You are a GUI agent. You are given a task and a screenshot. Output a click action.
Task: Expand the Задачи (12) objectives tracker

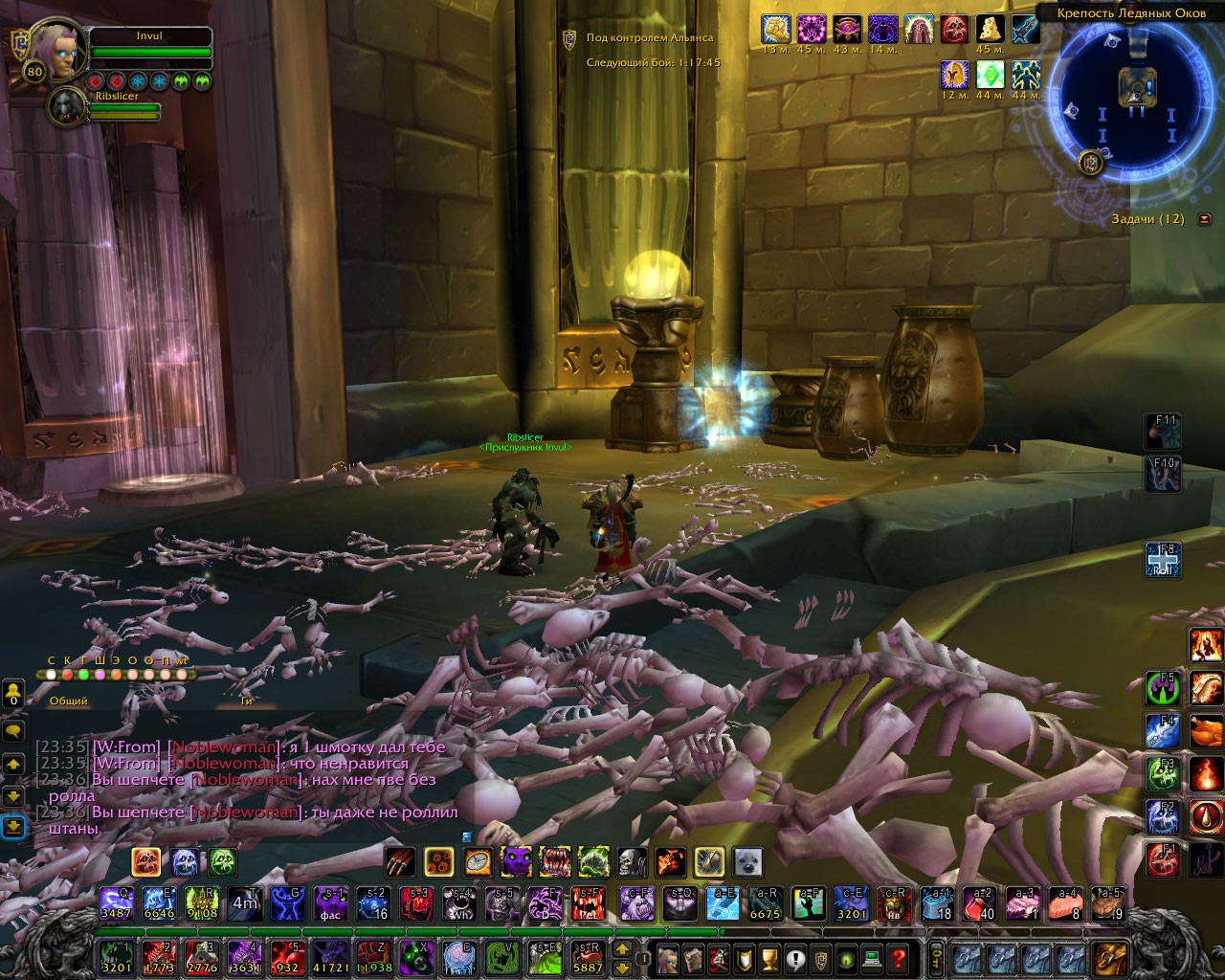tap(1204, 219)
